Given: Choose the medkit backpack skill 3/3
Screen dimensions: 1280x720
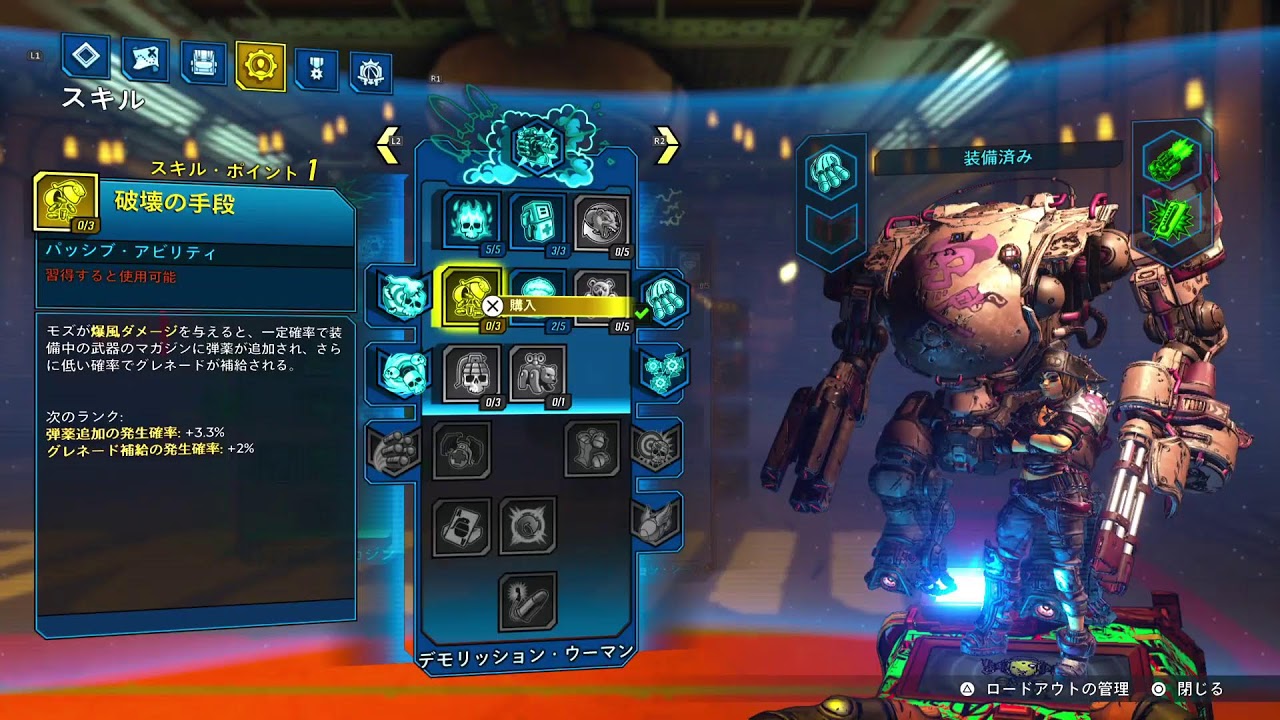Looking at the screenshot, I should (x=537, y=222).
